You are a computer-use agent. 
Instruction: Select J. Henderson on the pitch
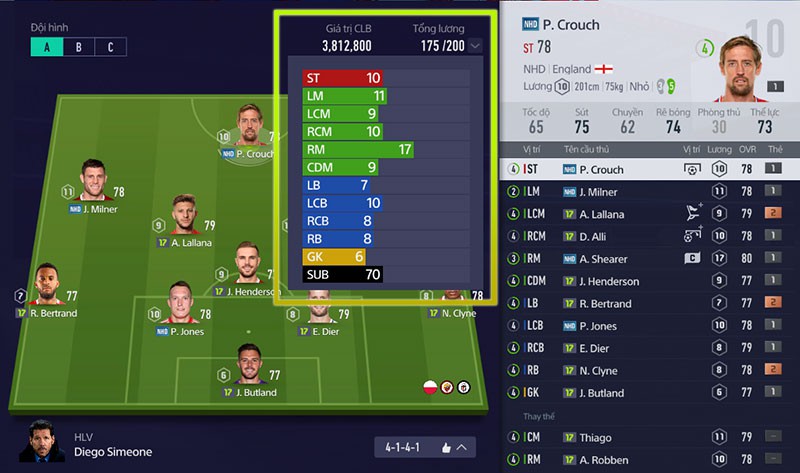[245, 264]
